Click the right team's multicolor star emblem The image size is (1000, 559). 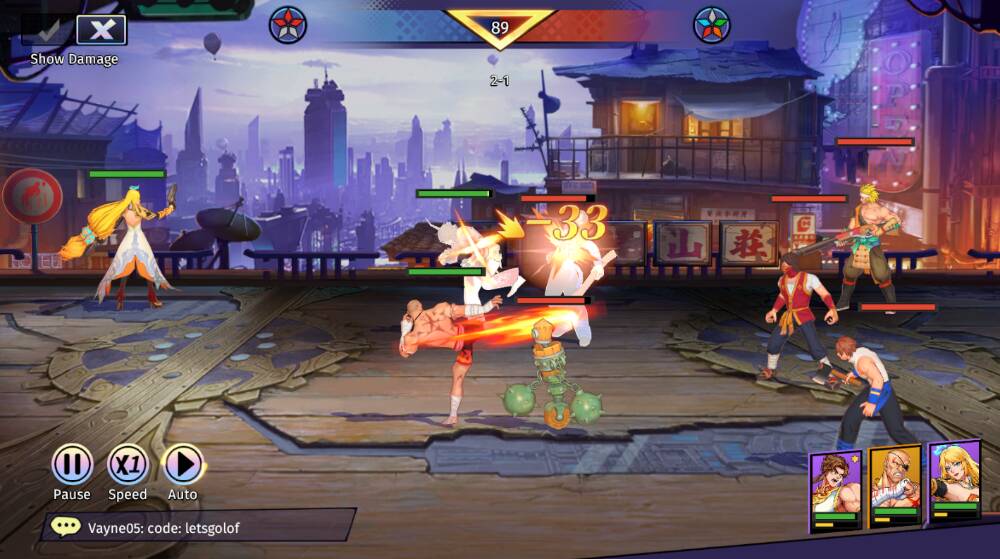coord(712,25)
